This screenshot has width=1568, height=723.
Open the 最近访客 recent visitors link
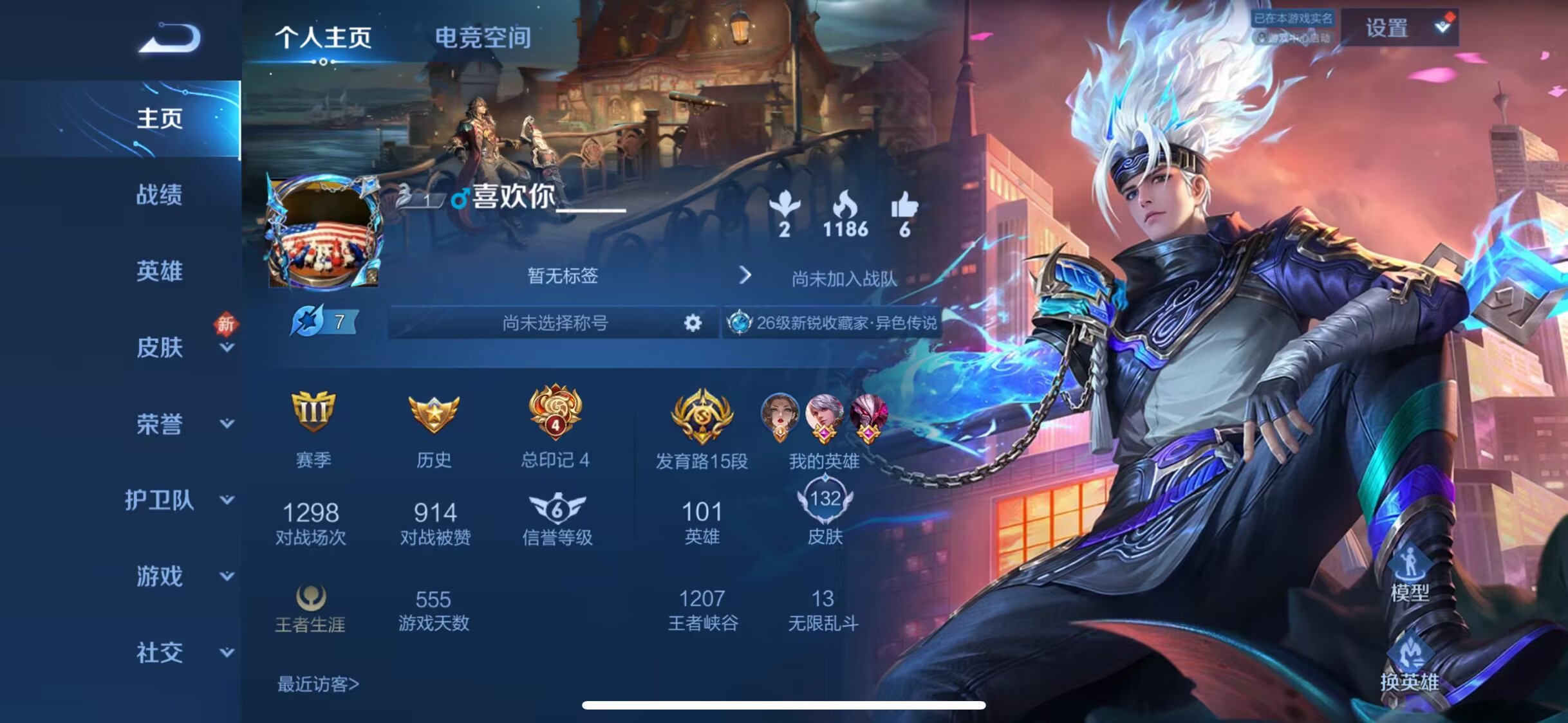(x=318, y=684)
